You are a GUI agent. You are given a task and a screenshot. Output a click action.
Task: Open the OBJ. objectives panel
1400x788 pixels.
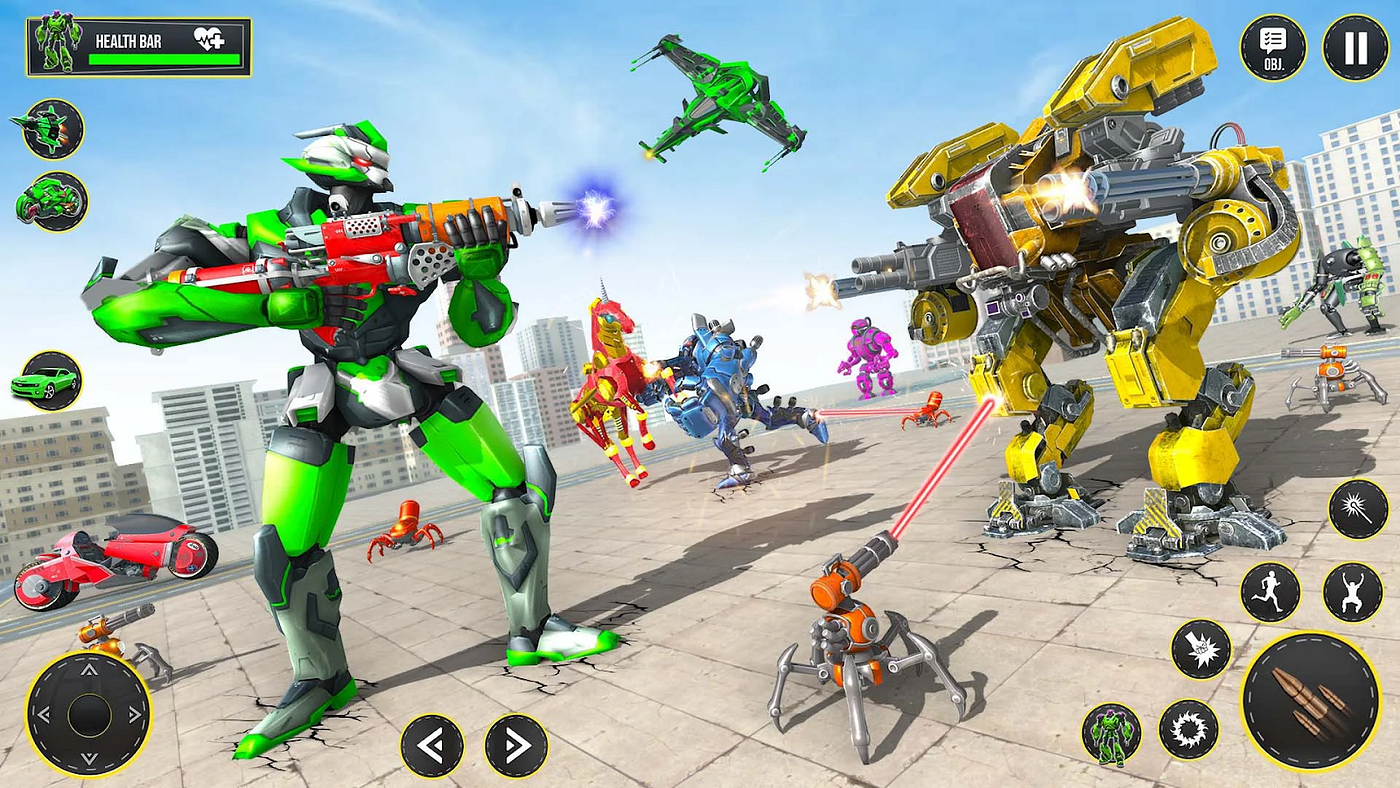pyautogui.click(x=1273, y=47)
